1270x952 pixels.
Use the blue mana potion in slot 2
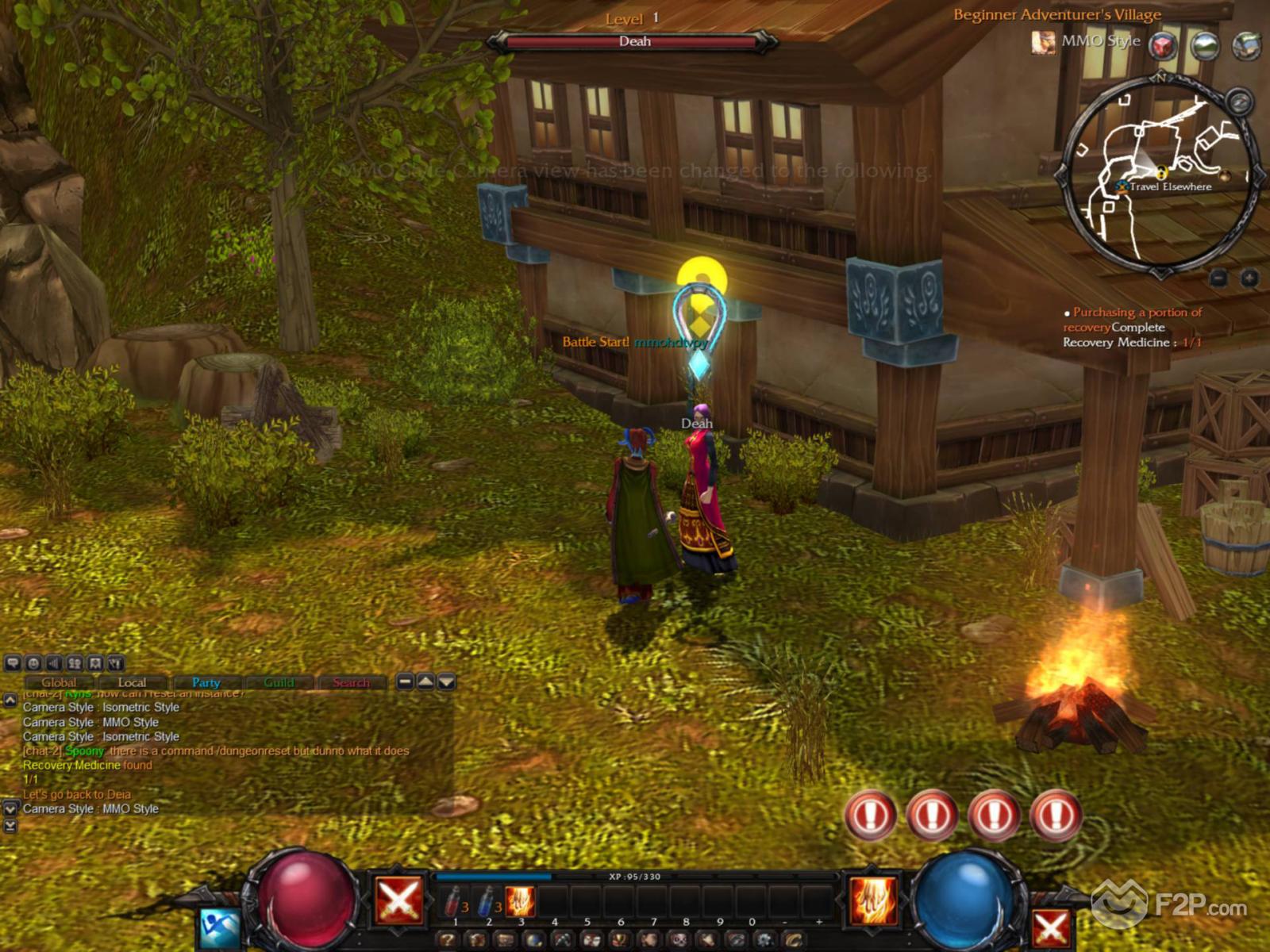pyautogui.click(x=487, y=902)
